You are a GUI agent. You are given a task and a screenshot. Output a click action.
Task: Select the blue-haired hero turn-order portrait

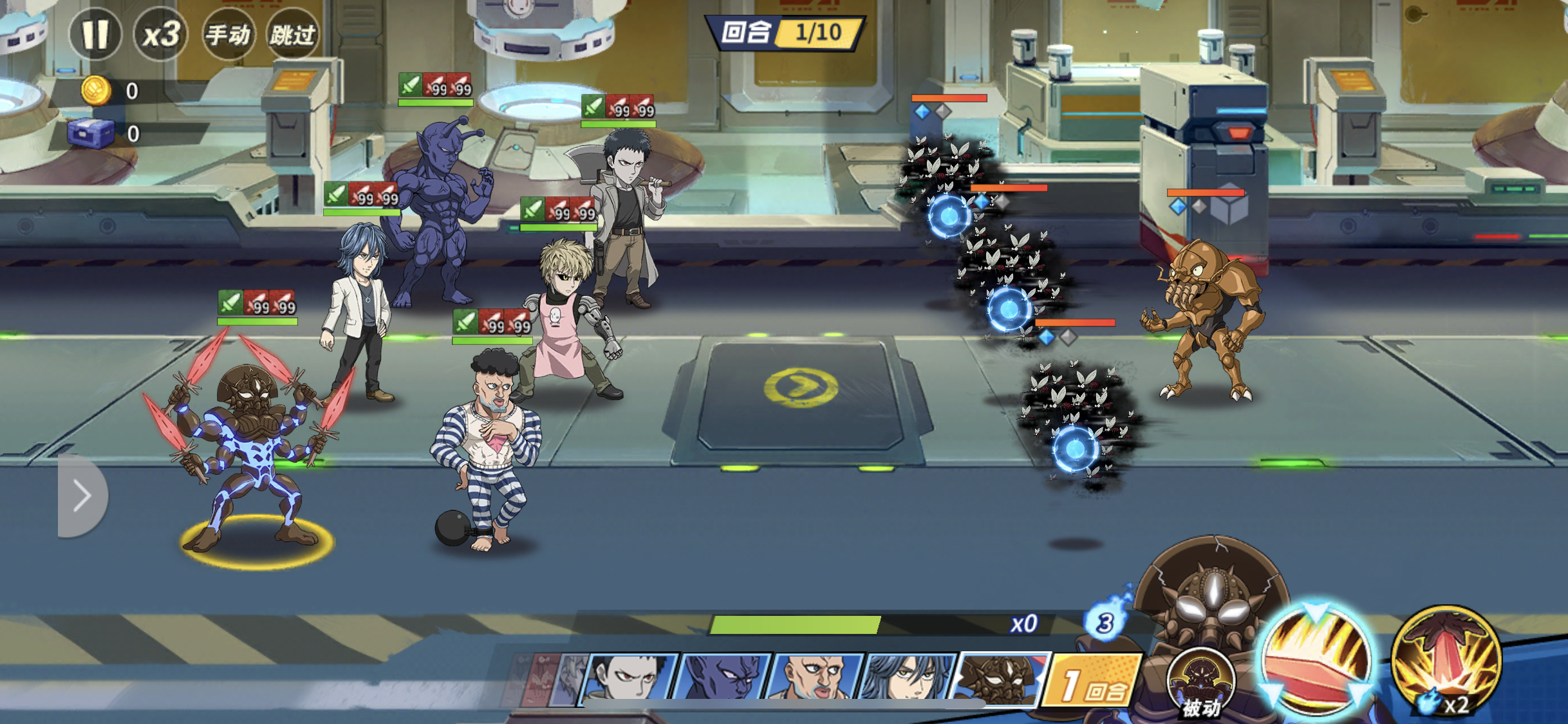pyautogui.click(x=909, y=679)
